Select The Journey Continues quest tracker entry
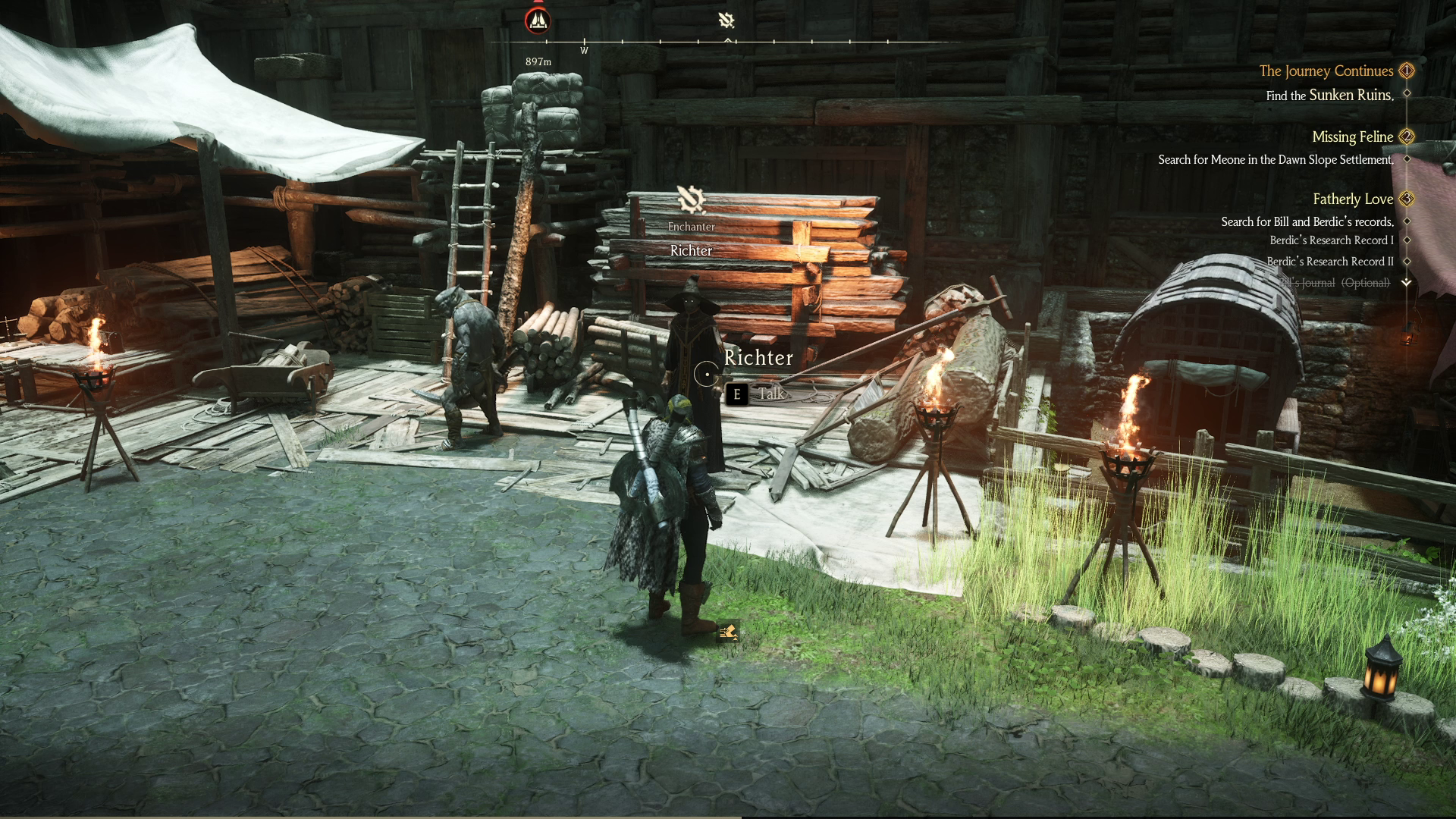 point(1326,71)
